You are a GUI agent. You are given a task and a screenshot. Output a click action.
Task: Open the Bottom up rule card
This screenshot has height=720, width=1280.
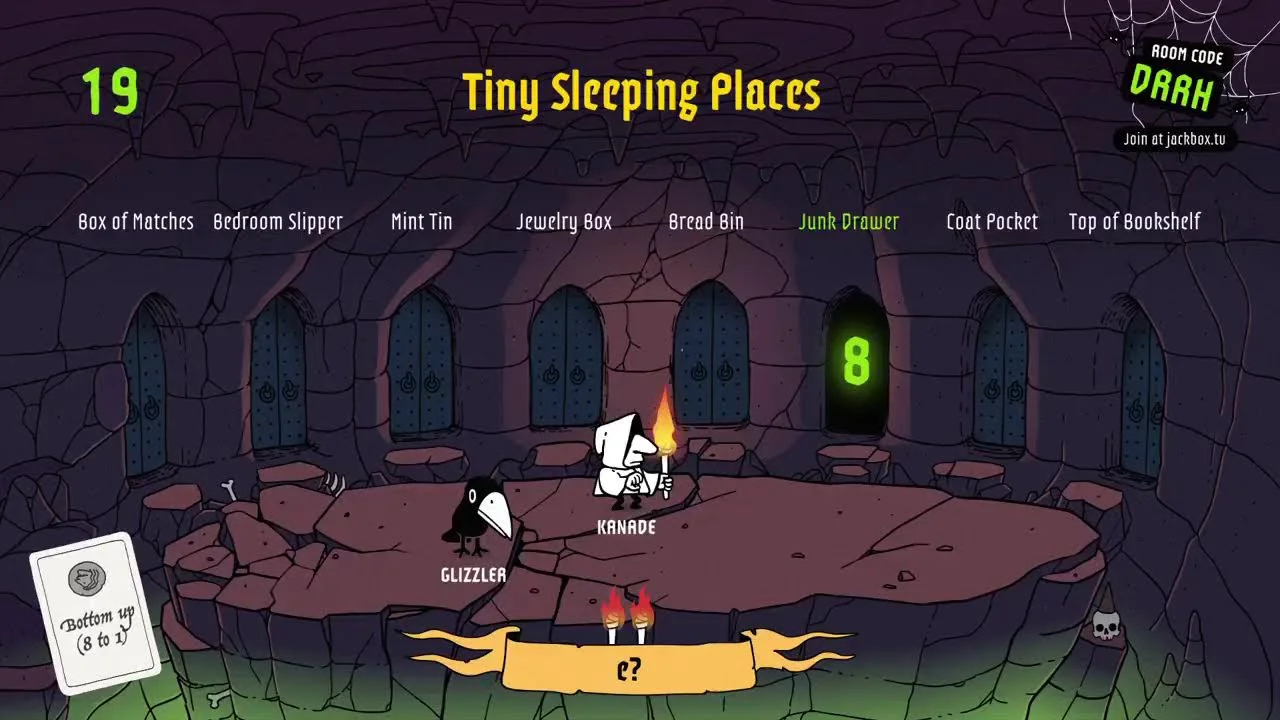[x=96, y=612]
